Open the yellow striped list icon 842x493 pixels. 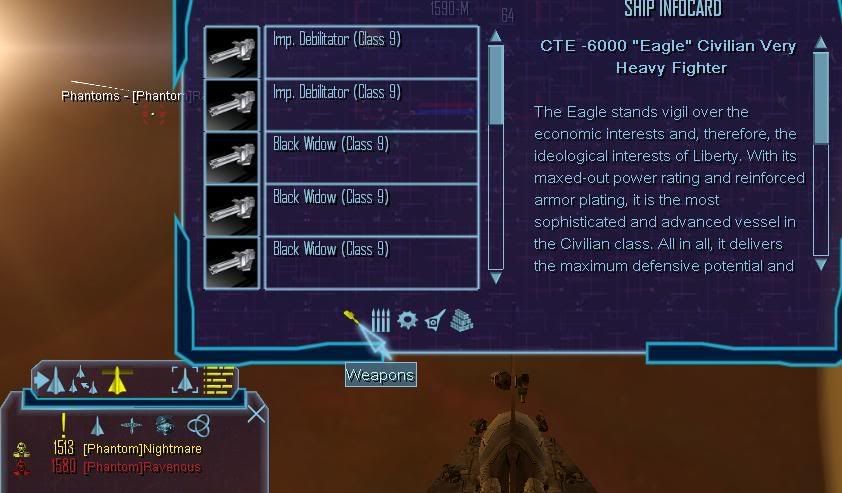(x=218, y=380)
